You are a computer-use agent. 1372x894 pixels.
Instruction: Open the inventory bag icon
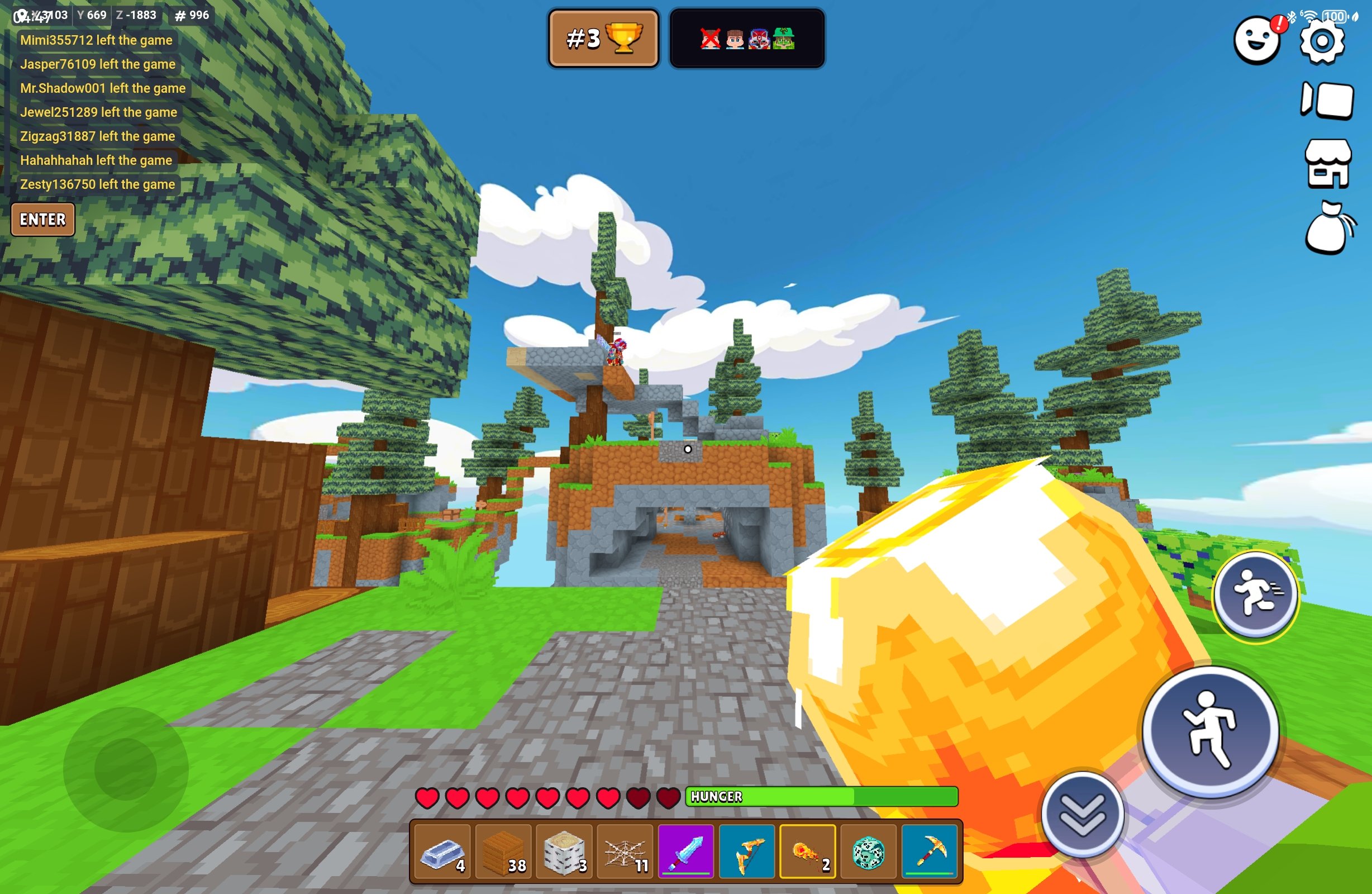pos(1328,229)
